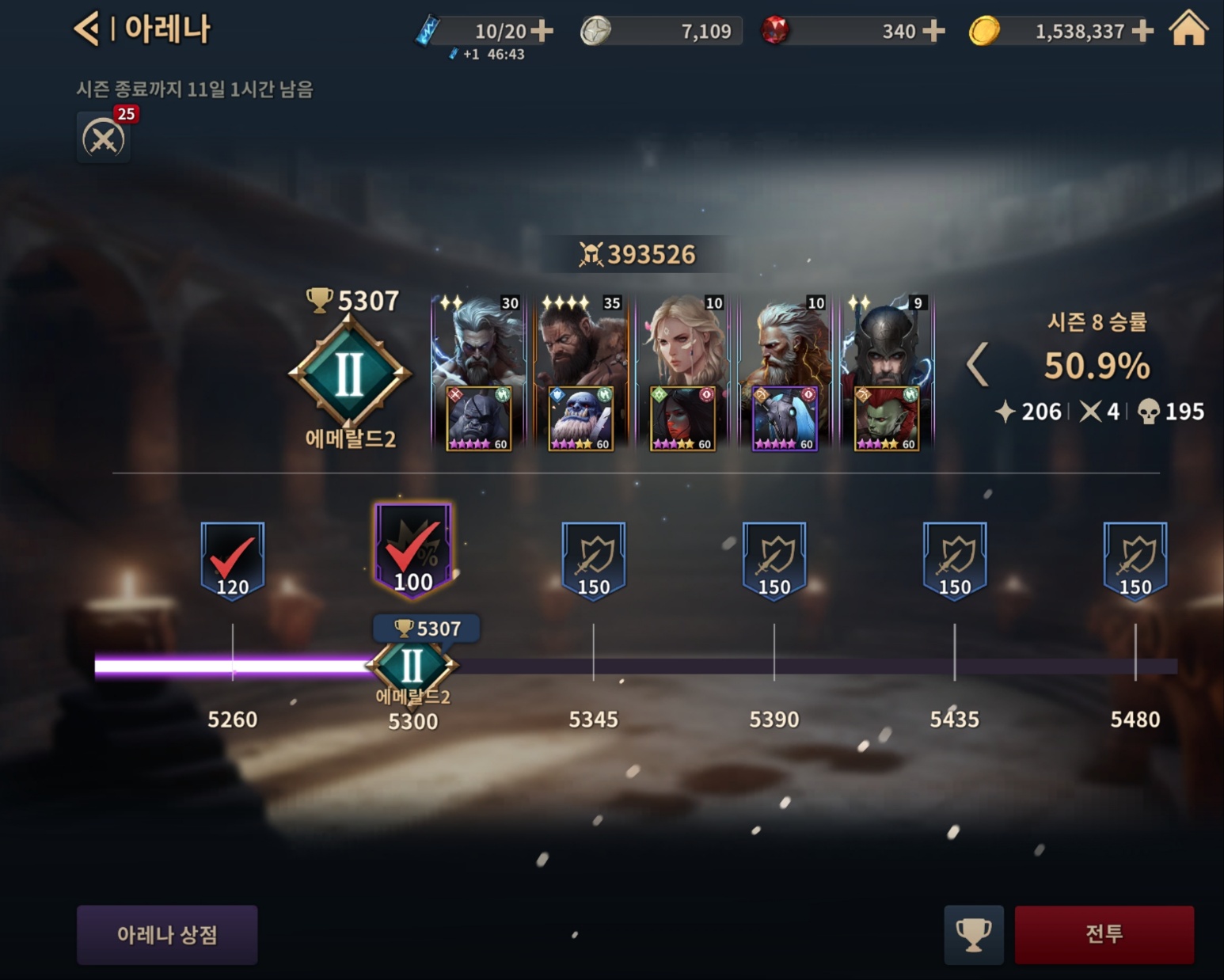Open the claimed 120 reward badge at 5260
The height and width of the screenshot is (980, 1224).
[232, 560]
